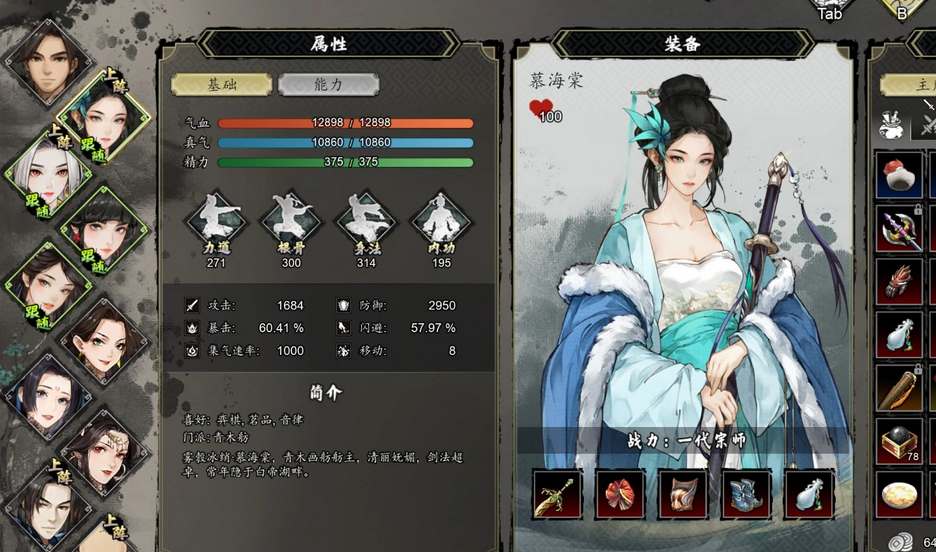Choose the equipped blue boots slot
This screenshot has width=936, height=552.
[x=746, y=494]
